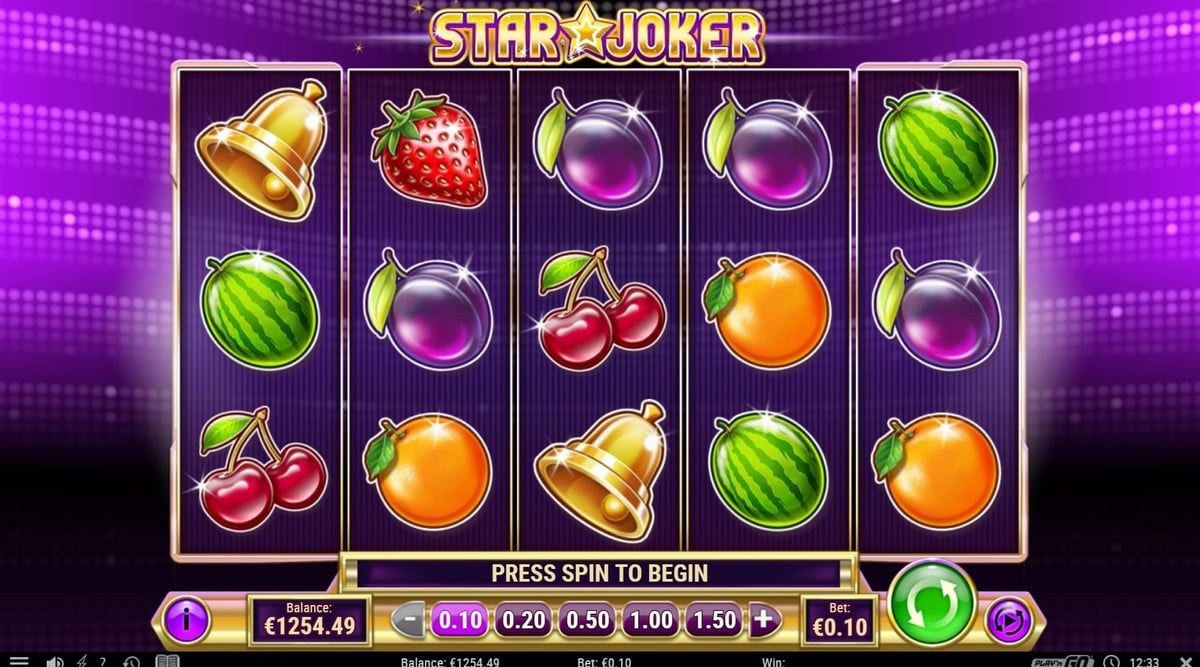Spin the reels with the green button
Viewport: 1200px width, 667px height.
coord(932,603)
